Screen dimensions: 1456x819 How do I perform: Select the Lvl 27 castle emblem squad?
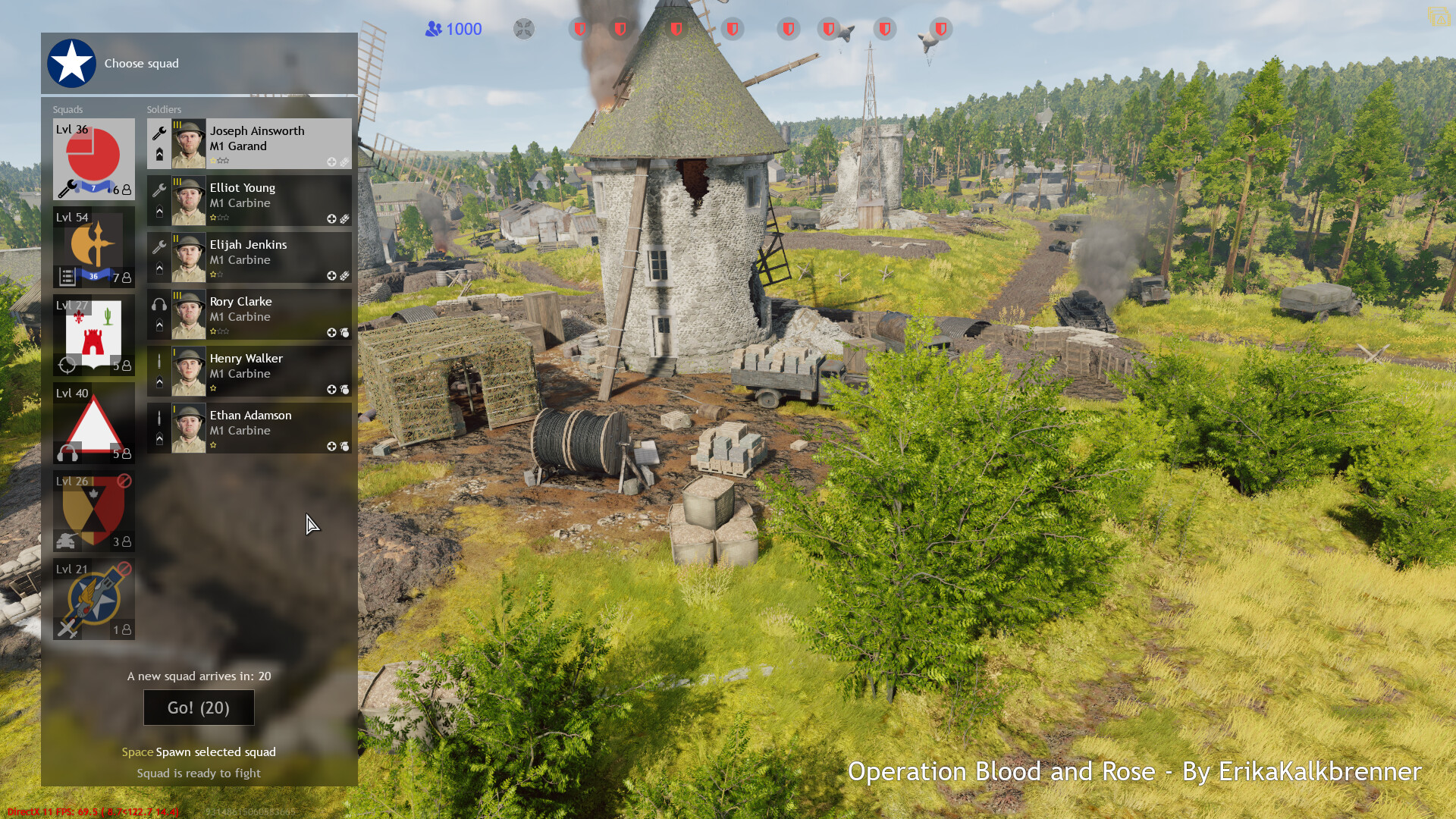pos(93,330)
